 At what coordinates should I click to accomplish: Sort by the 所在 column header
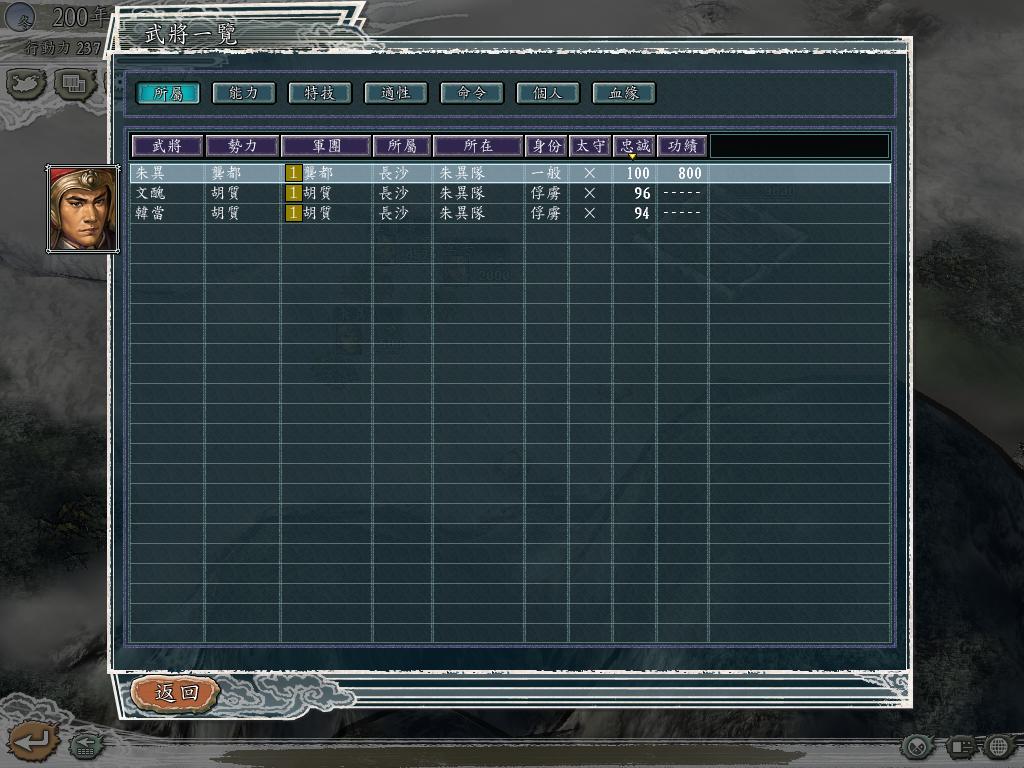point(478,146)
